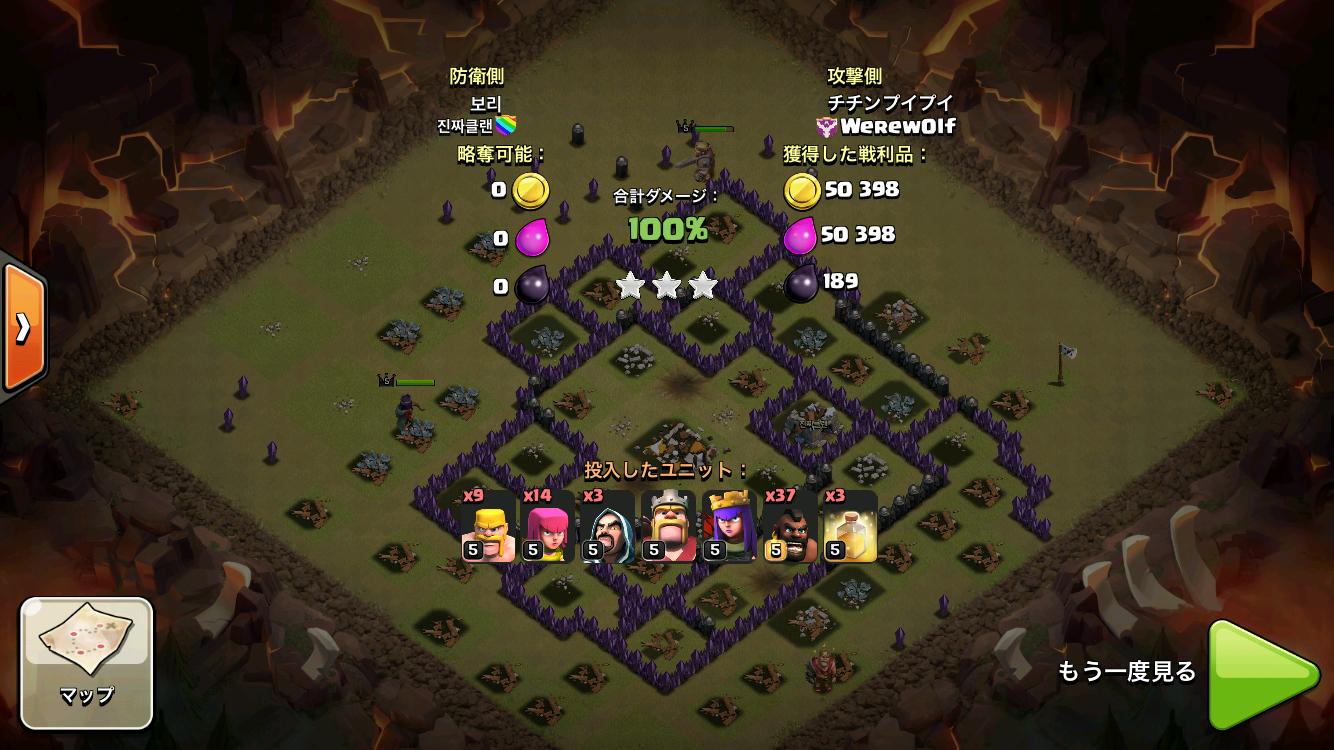Image resolution: width=1334 pixels, height=750 pixels.
Task: Tap the Barbarian King hero icon
Action: 668,527
